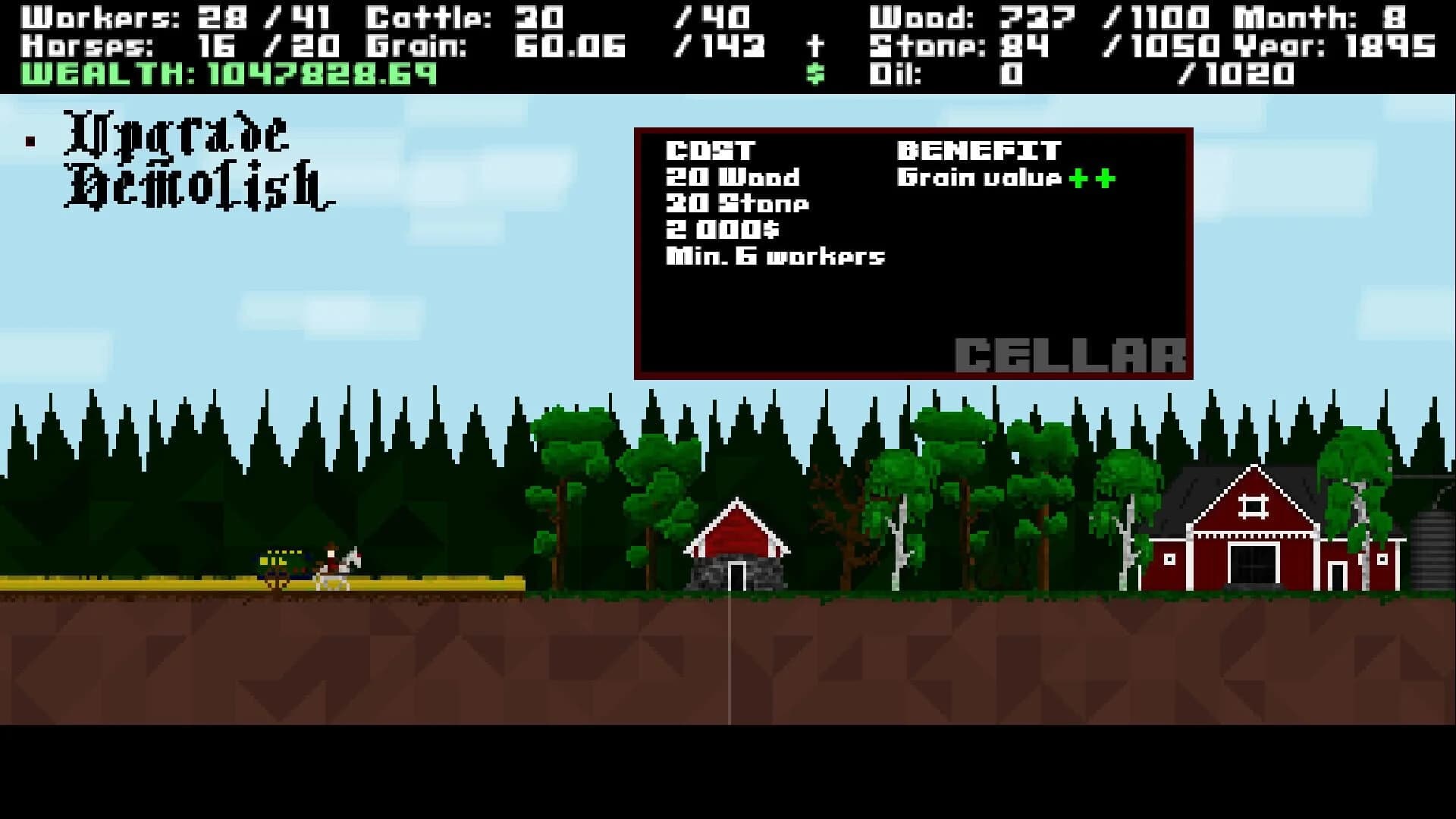1456x819 pixels.
Task: Toggle the red square marker beside Upgrade
Action: [30, 140]
